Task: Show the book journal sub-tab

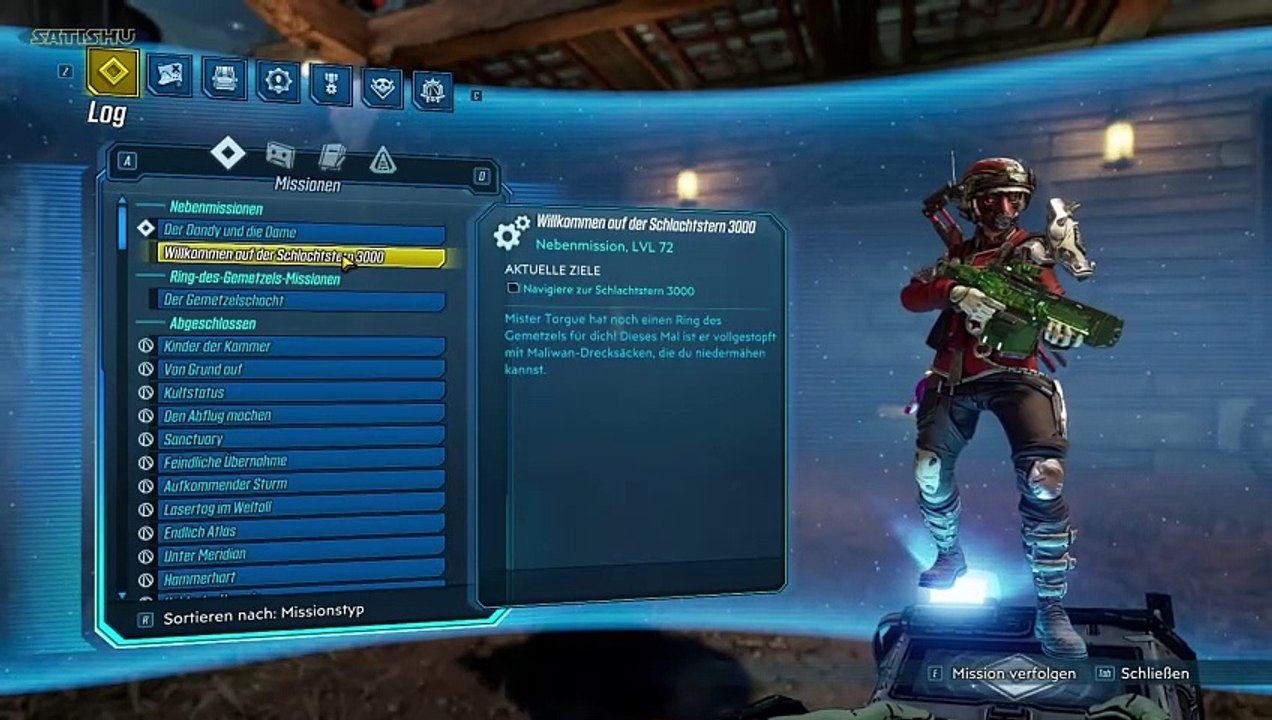Action: pyautogui.click(x=332, y=156)
